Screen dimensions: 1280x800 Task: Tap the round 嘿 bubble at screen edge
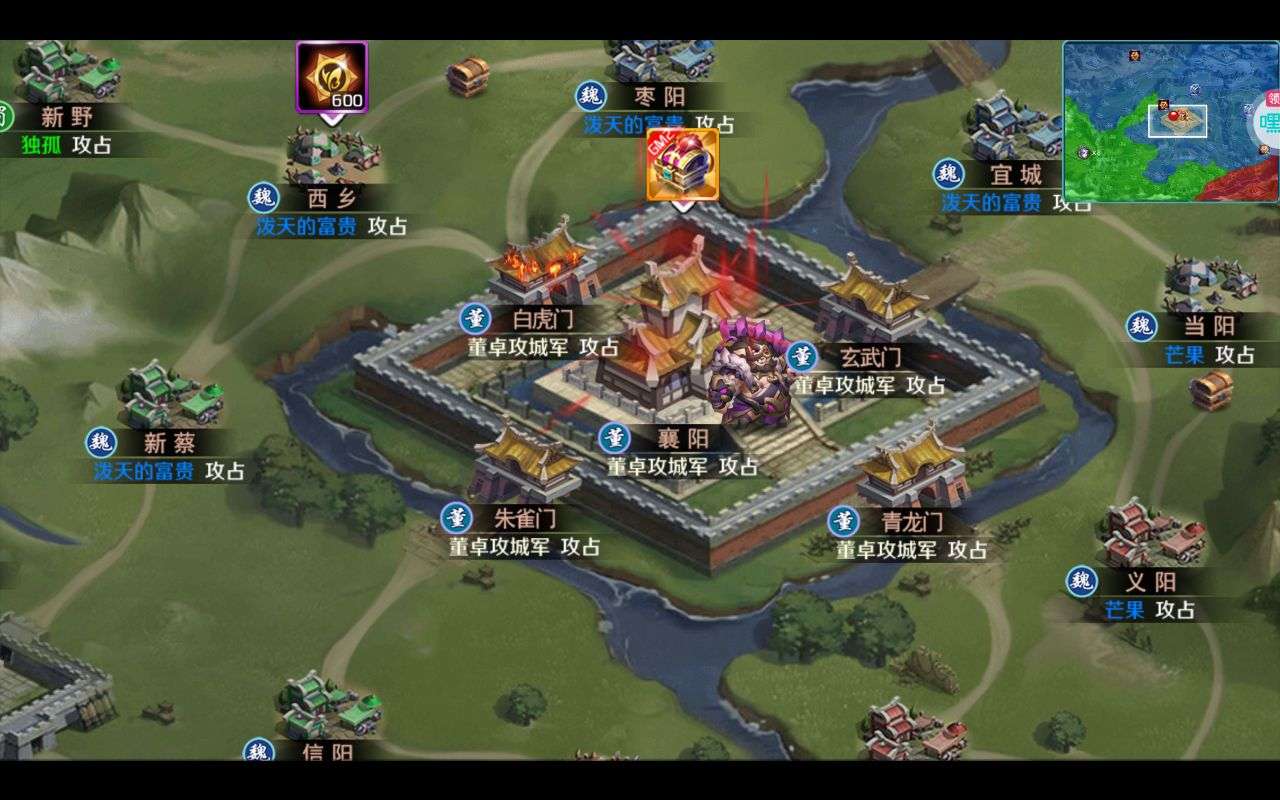[1268, 122]
